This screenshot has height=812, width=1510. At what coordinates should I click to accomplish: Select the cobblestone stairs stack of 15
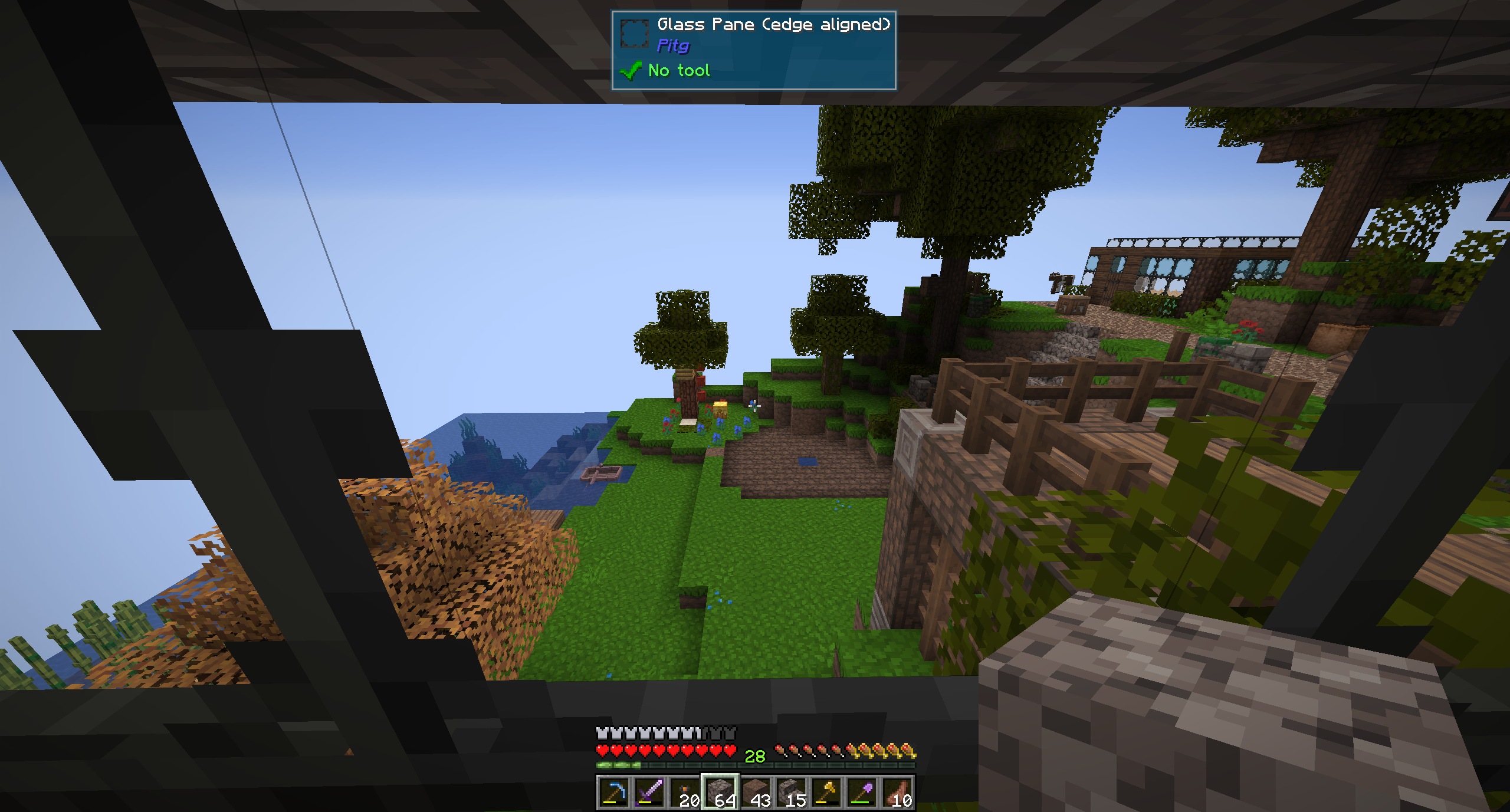pos(791,792)
